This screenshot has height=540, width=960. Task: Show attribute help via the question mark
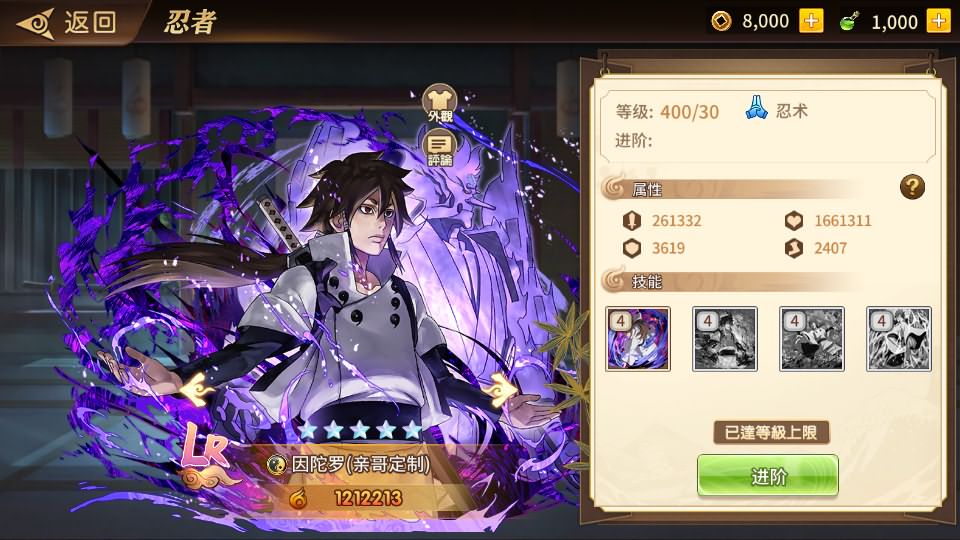(x=911, y=186)
